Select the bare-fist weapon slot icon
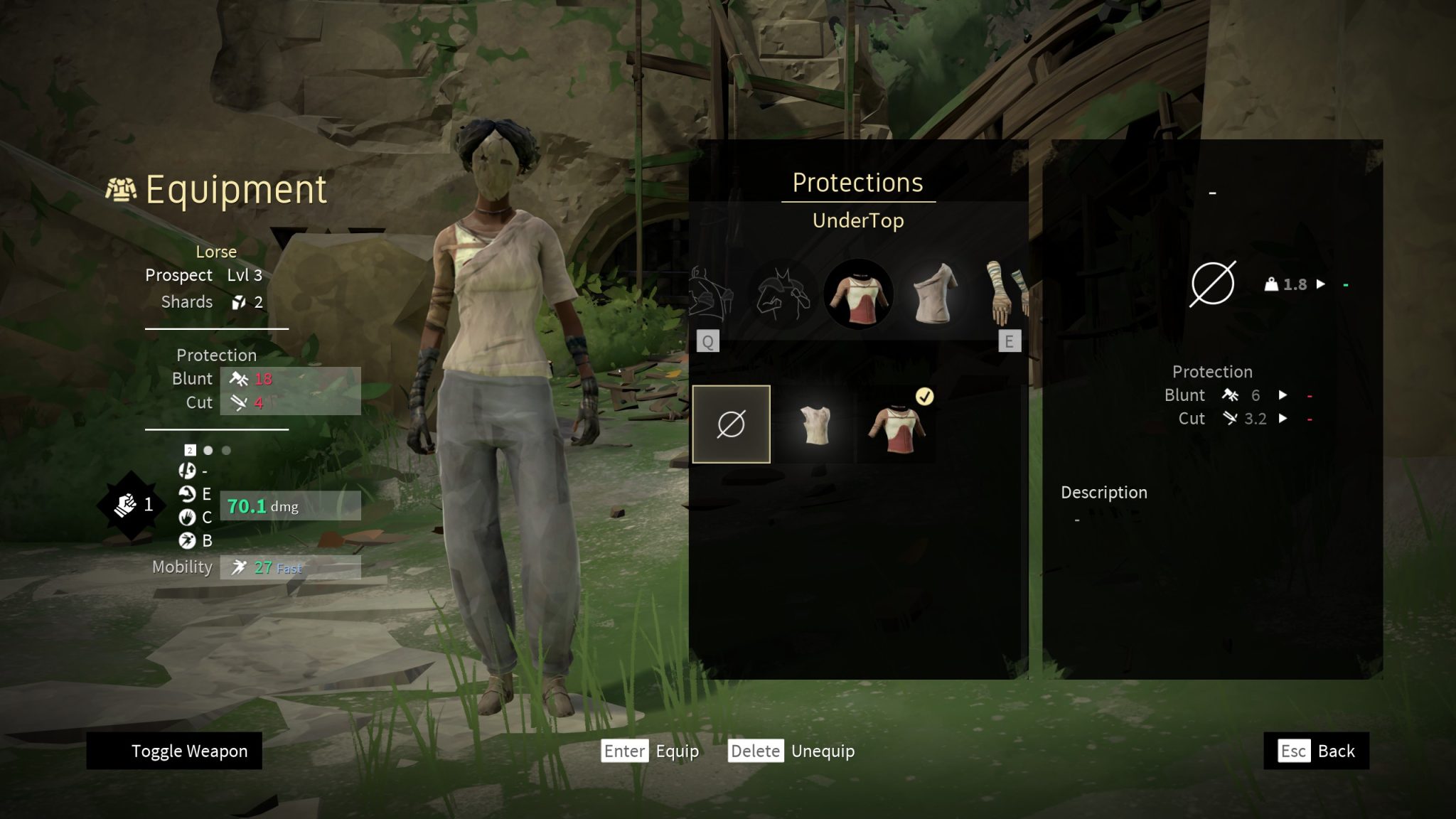The width and height of the screenshot is (1456, 819). click(126, 505)
